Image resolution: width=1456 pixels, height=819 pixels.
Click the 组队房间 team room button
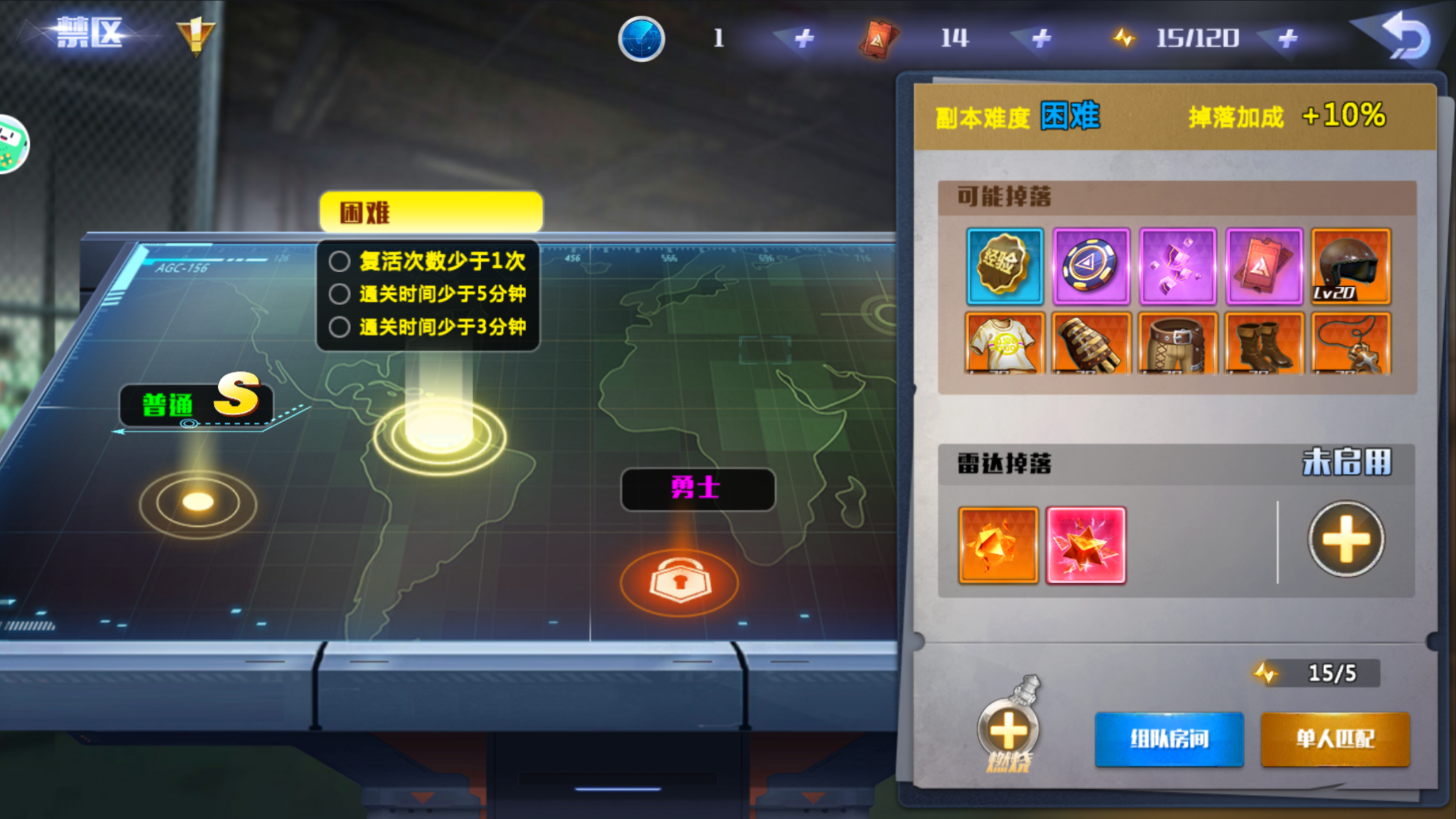[1169, 738]
